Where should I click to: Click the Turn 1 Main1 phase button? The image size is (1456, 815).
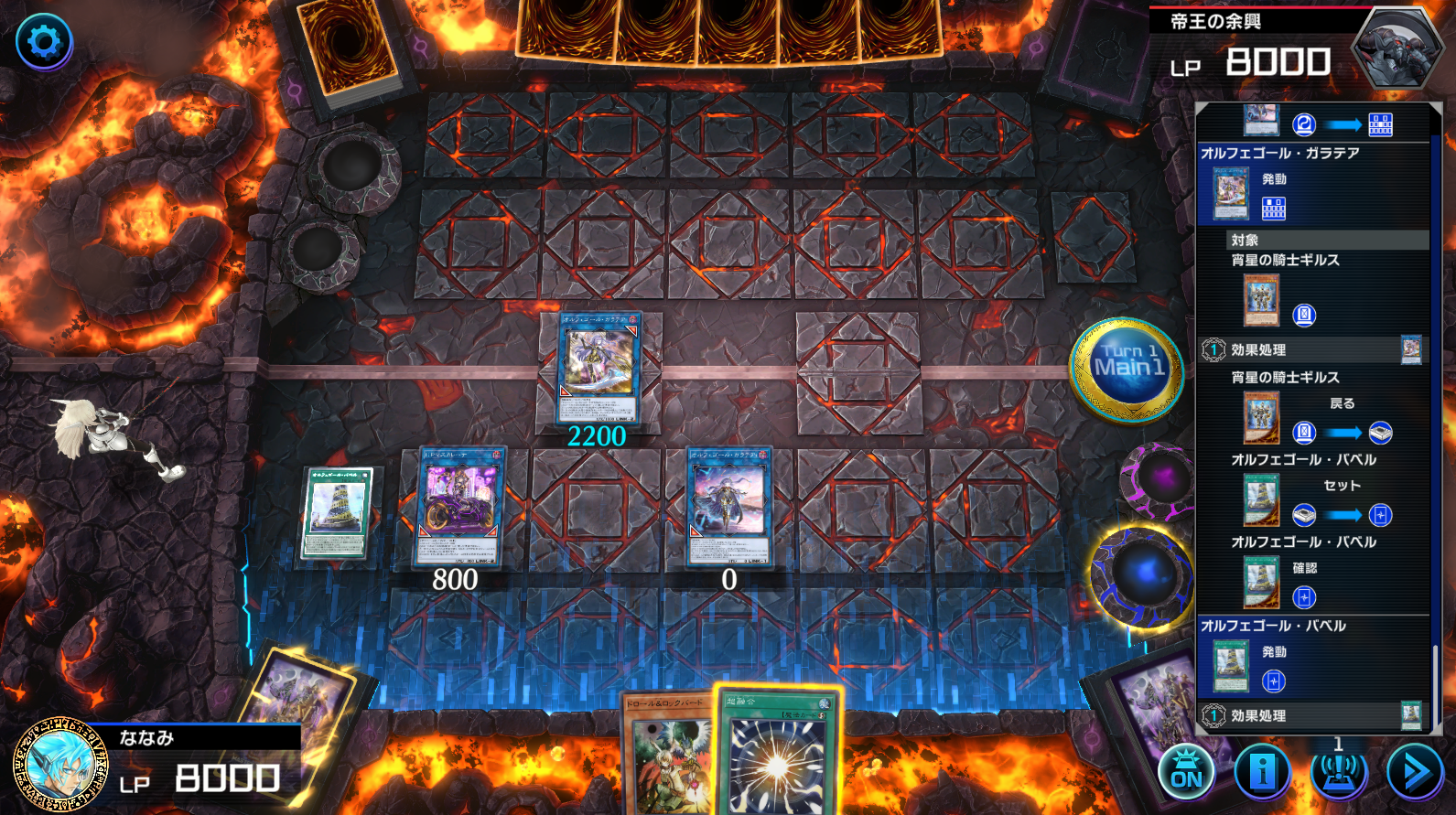[x=1128, y=368]
